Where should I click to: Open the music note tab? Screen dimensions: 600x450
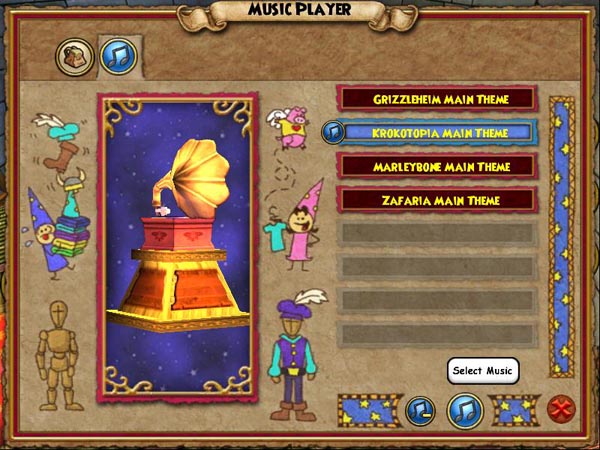coord(118,57)
